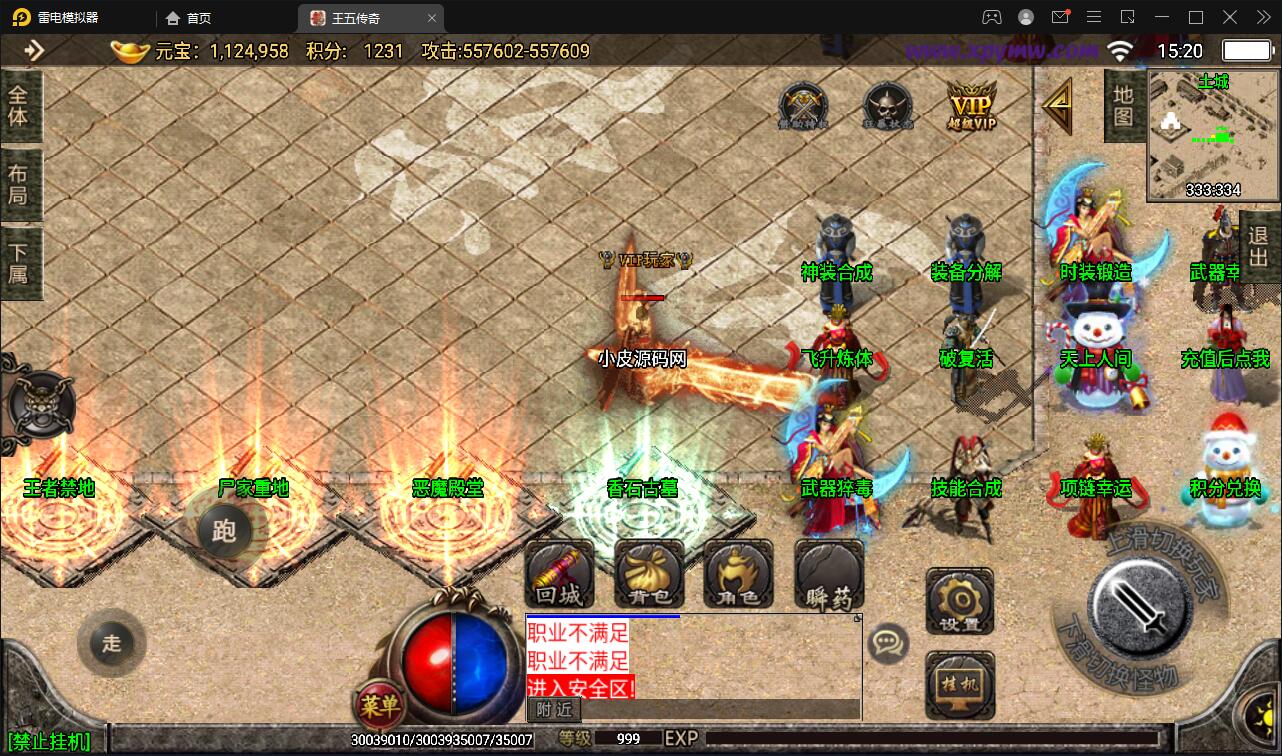Open the 回城 return-to-town button

[559, 575]
